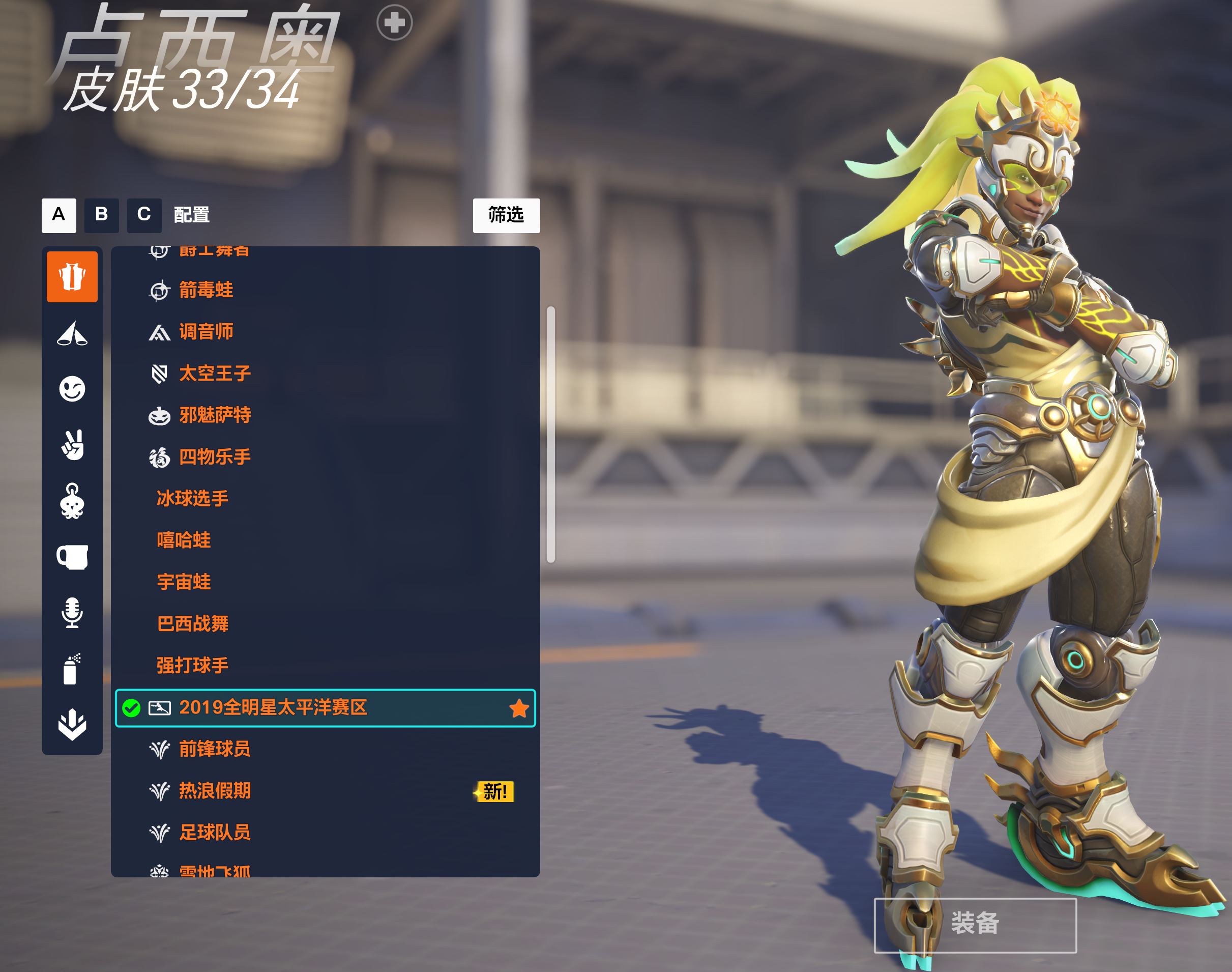The width and height of the screenshot is (1232, 972).
Task: Select the 箭毒蛙 skin
Action: click(206, 290)
